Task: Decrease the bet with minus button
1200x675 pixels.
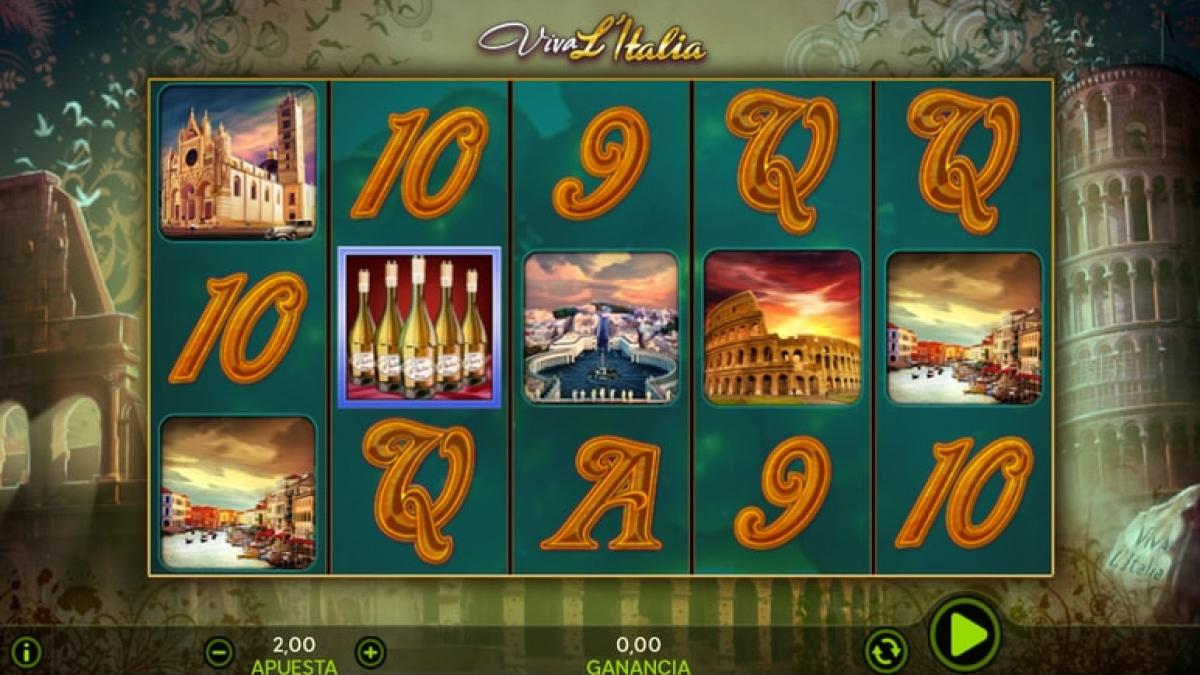Action: (219, 653)
